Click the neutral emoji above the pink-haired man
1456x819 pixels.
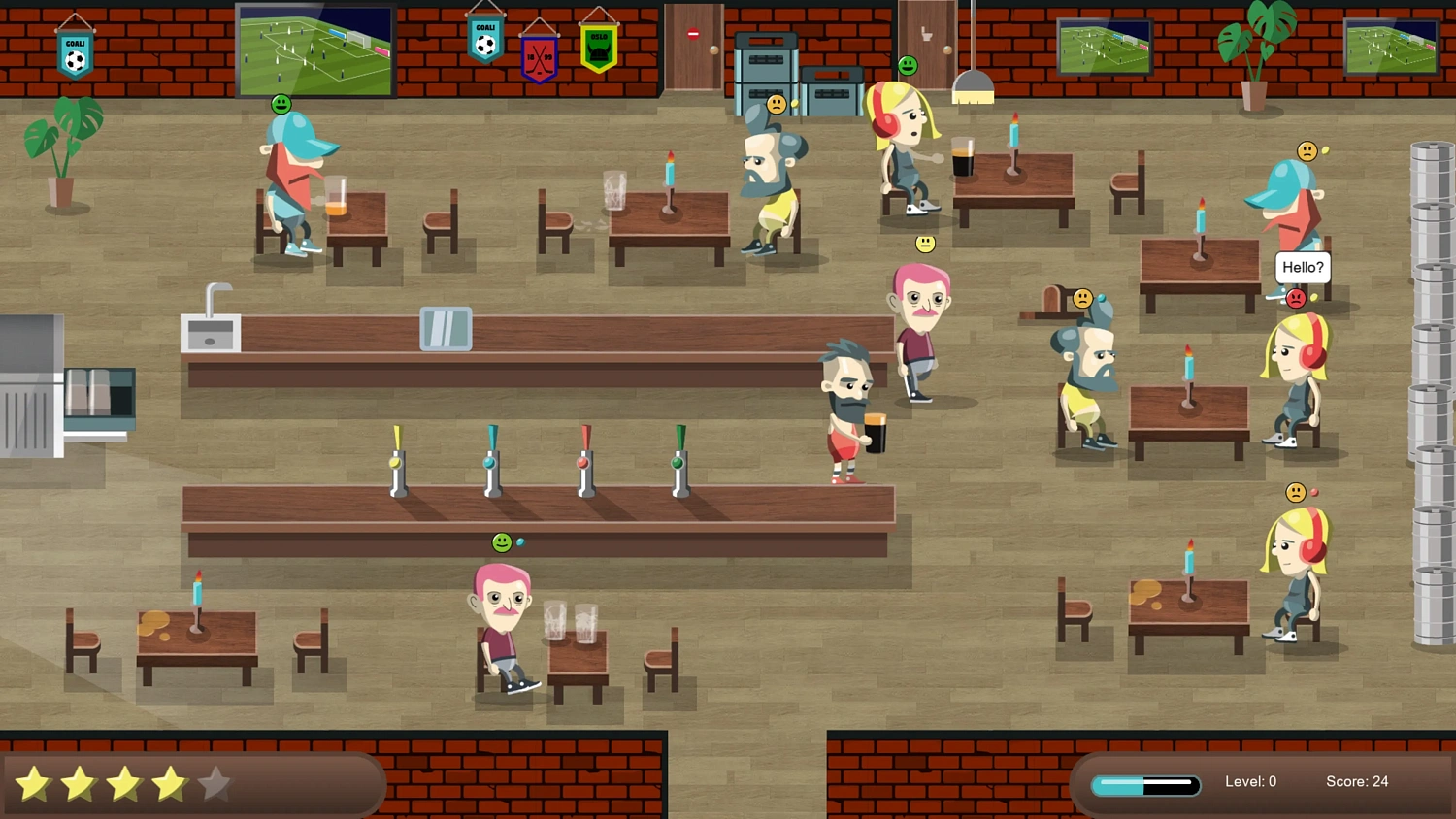925,244
